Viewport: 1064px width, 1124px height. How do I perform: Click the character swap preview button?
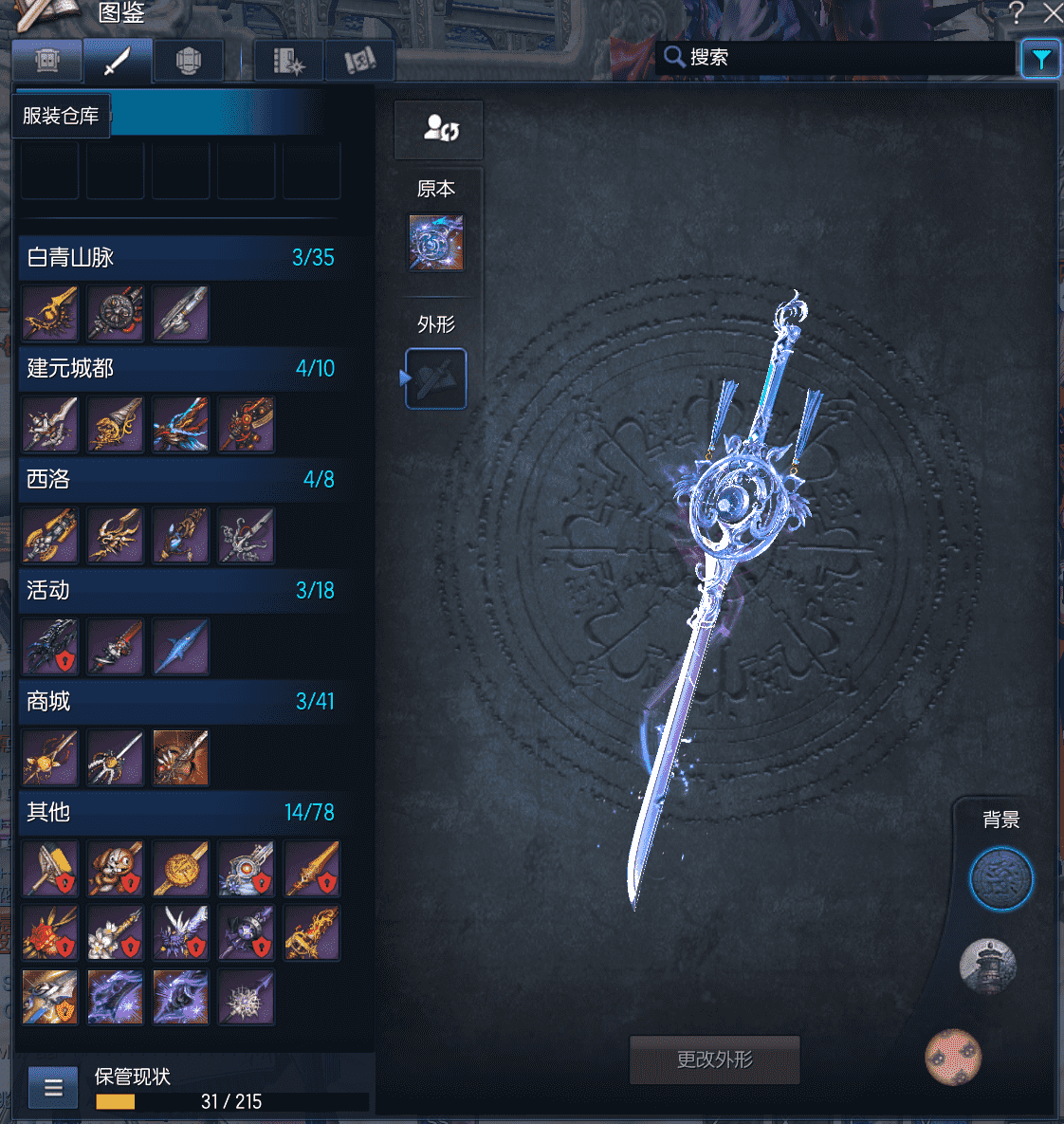tap(439, 129)
